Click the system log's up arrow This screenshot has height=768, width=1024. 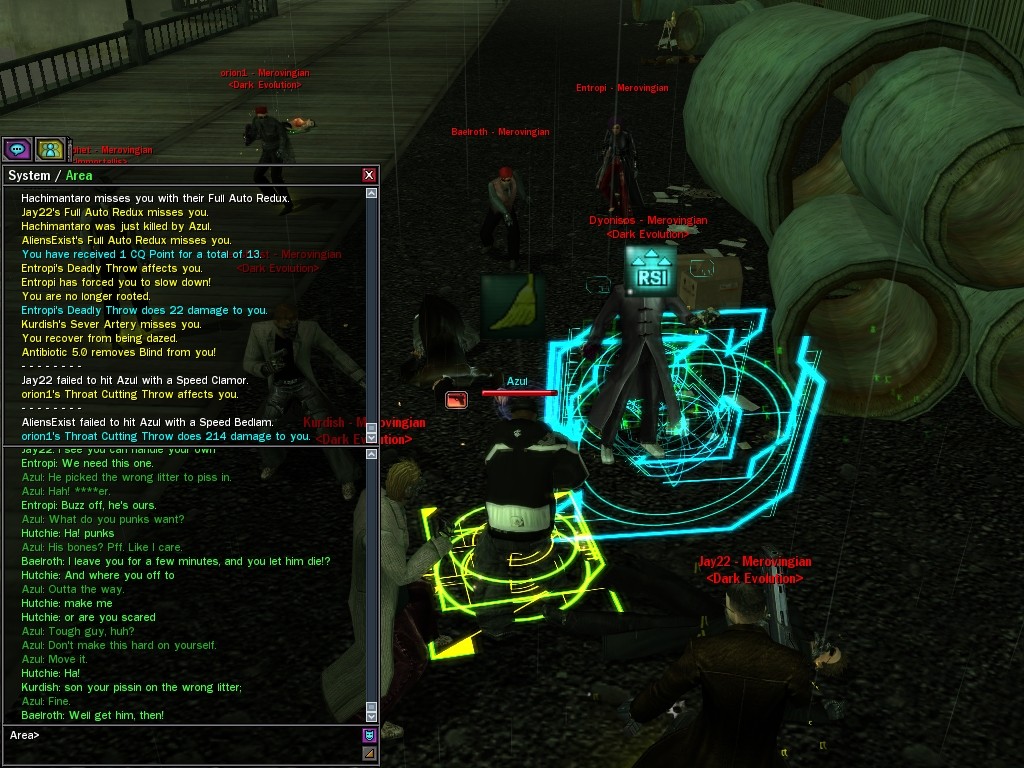click(372, 194)
